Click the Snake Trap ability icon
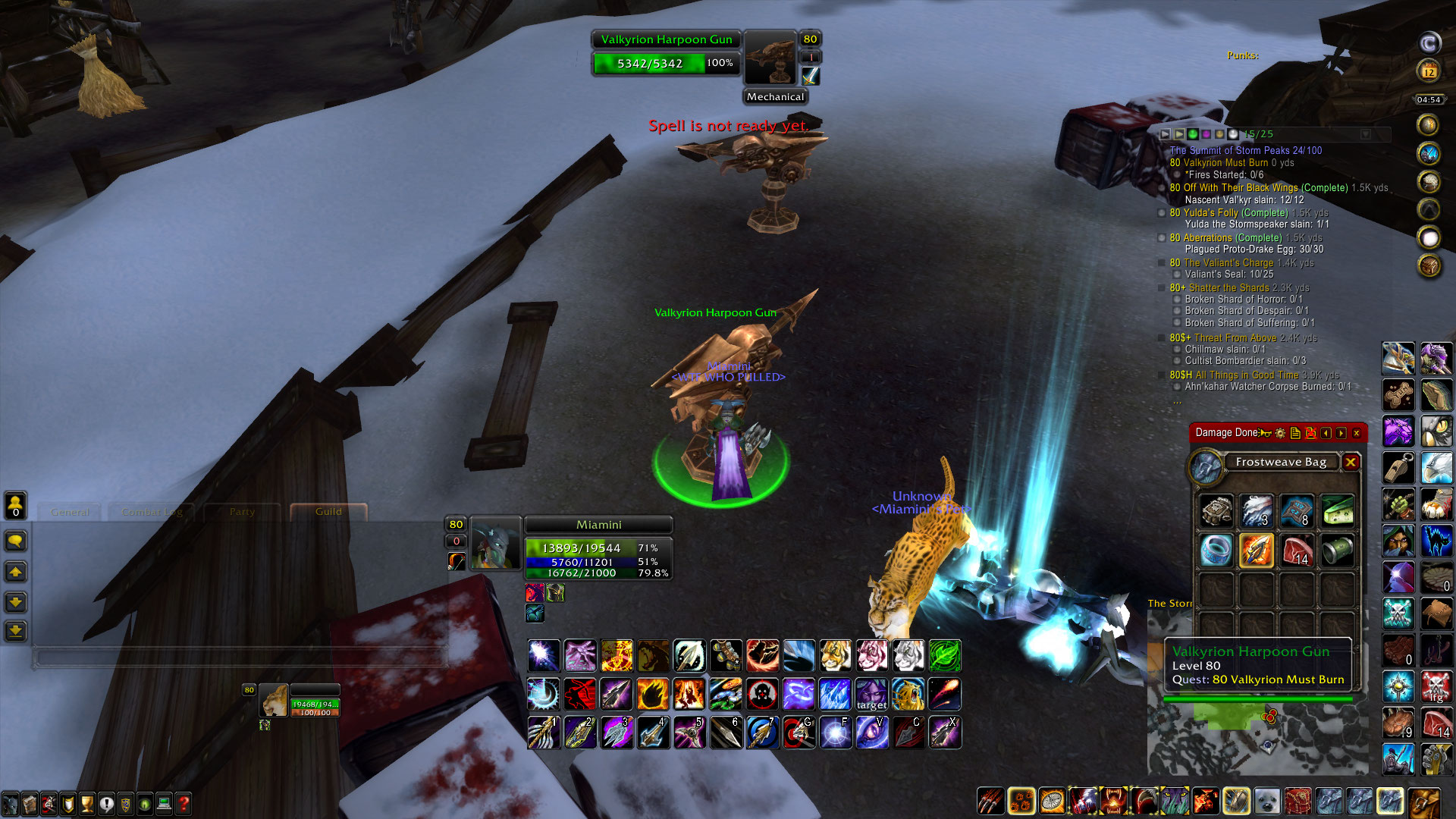Viewport: 1456px width, 819px height. click(x=727, y=694)
